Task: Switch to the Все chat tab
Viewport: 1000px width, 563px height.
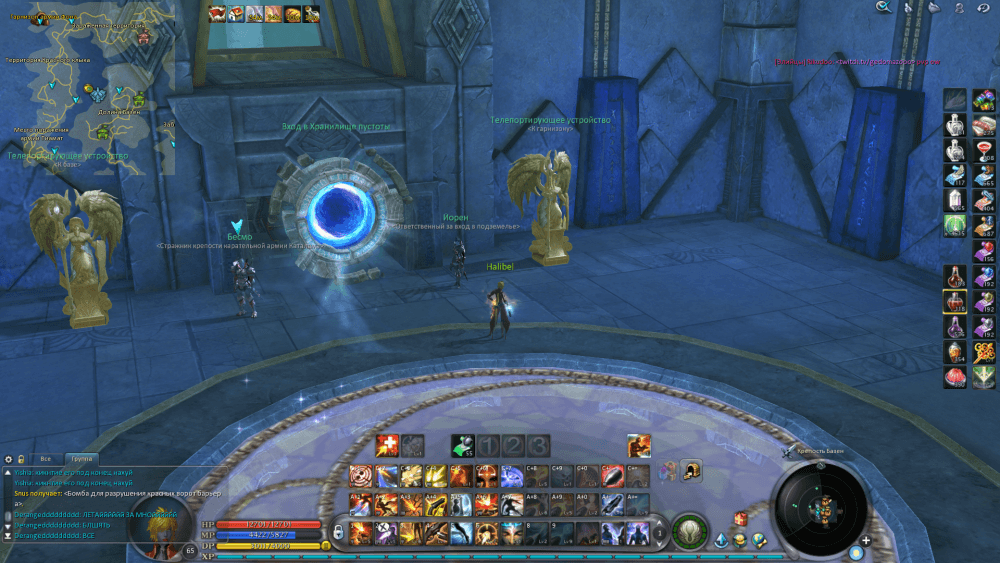Action: [44, 459]
